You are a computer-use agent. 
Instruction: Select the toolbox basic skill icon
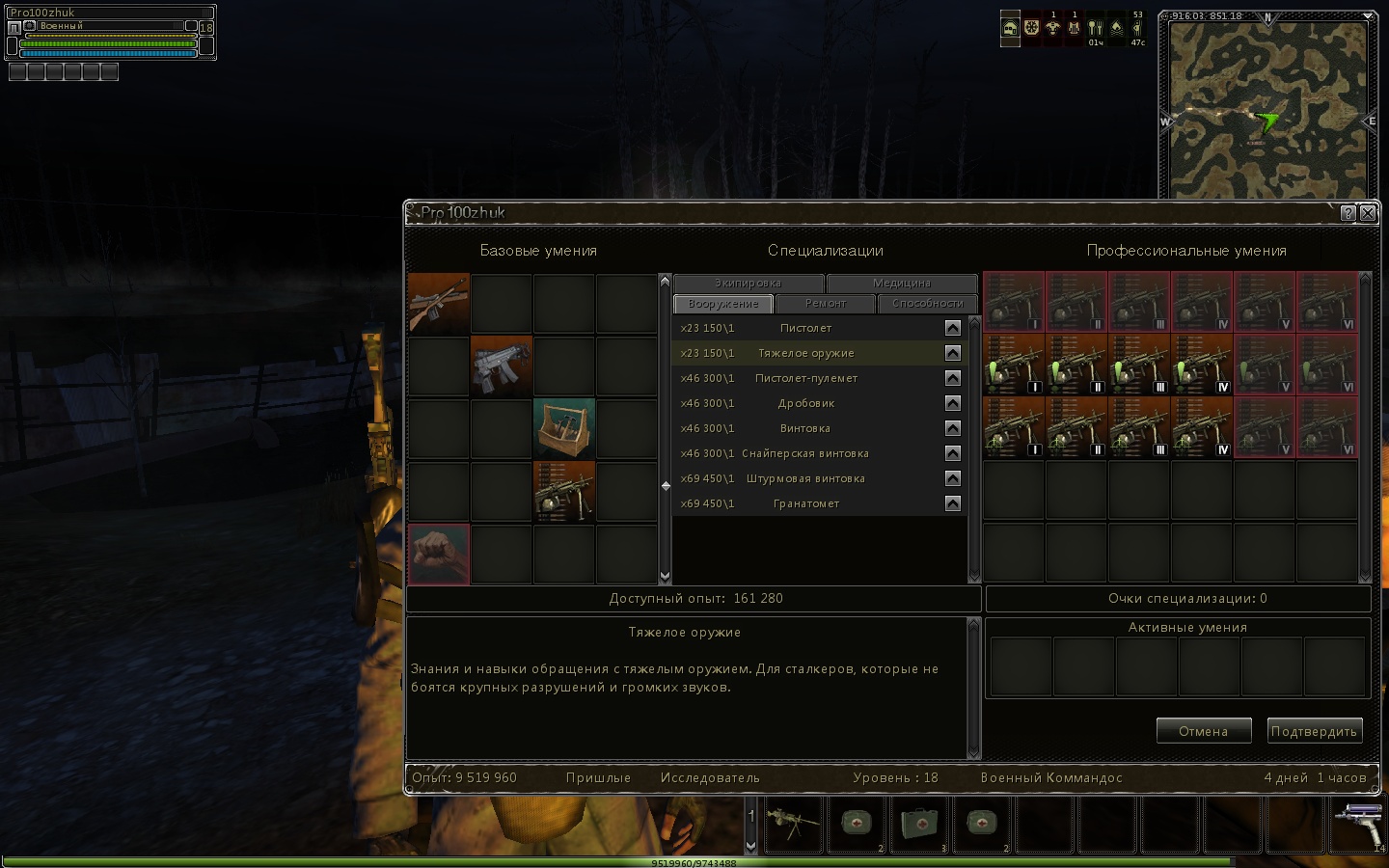(x=564, y=429)
